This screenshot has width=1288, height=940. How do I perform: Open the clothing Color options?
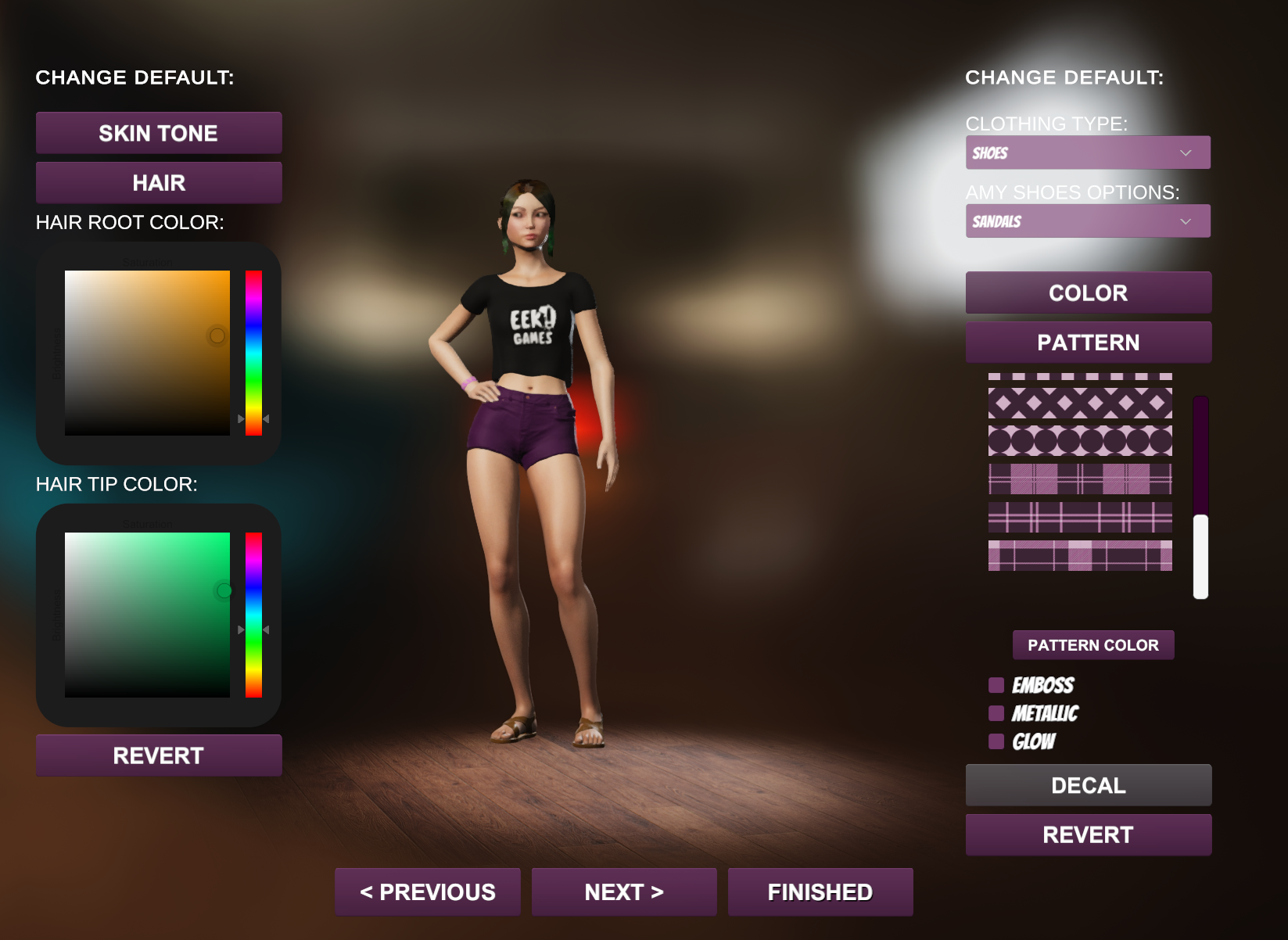click(1088, 292)
